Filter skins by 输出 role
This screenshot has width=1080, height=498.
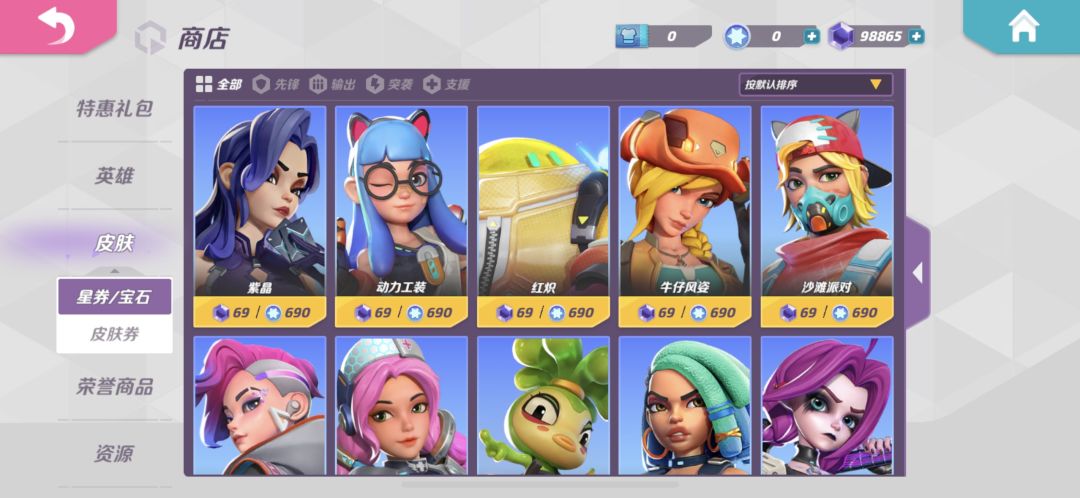[333, 84]
